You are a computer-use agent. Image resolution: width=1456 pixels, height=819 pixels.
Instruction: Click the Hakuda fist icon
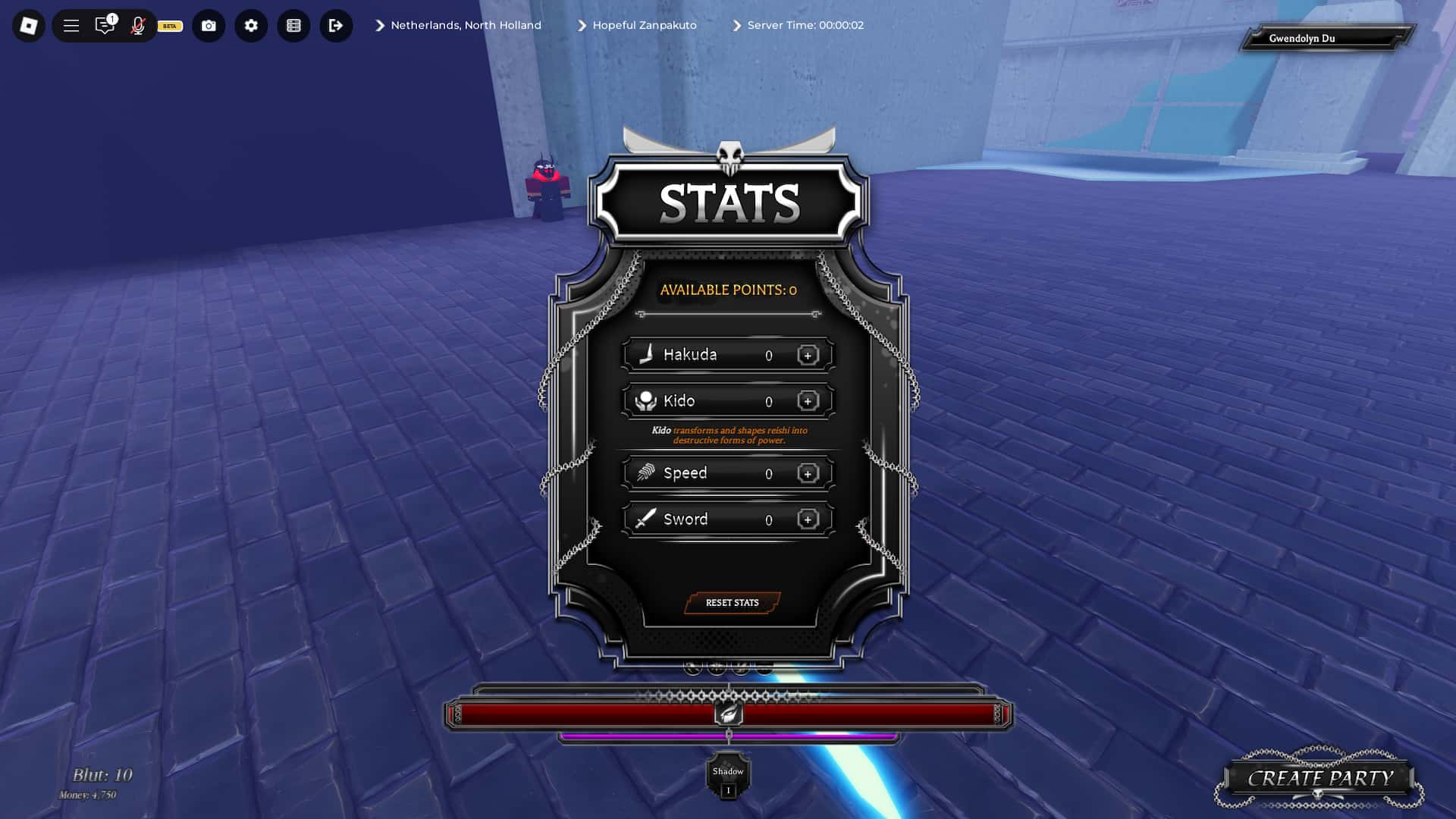tap(645, 354)
